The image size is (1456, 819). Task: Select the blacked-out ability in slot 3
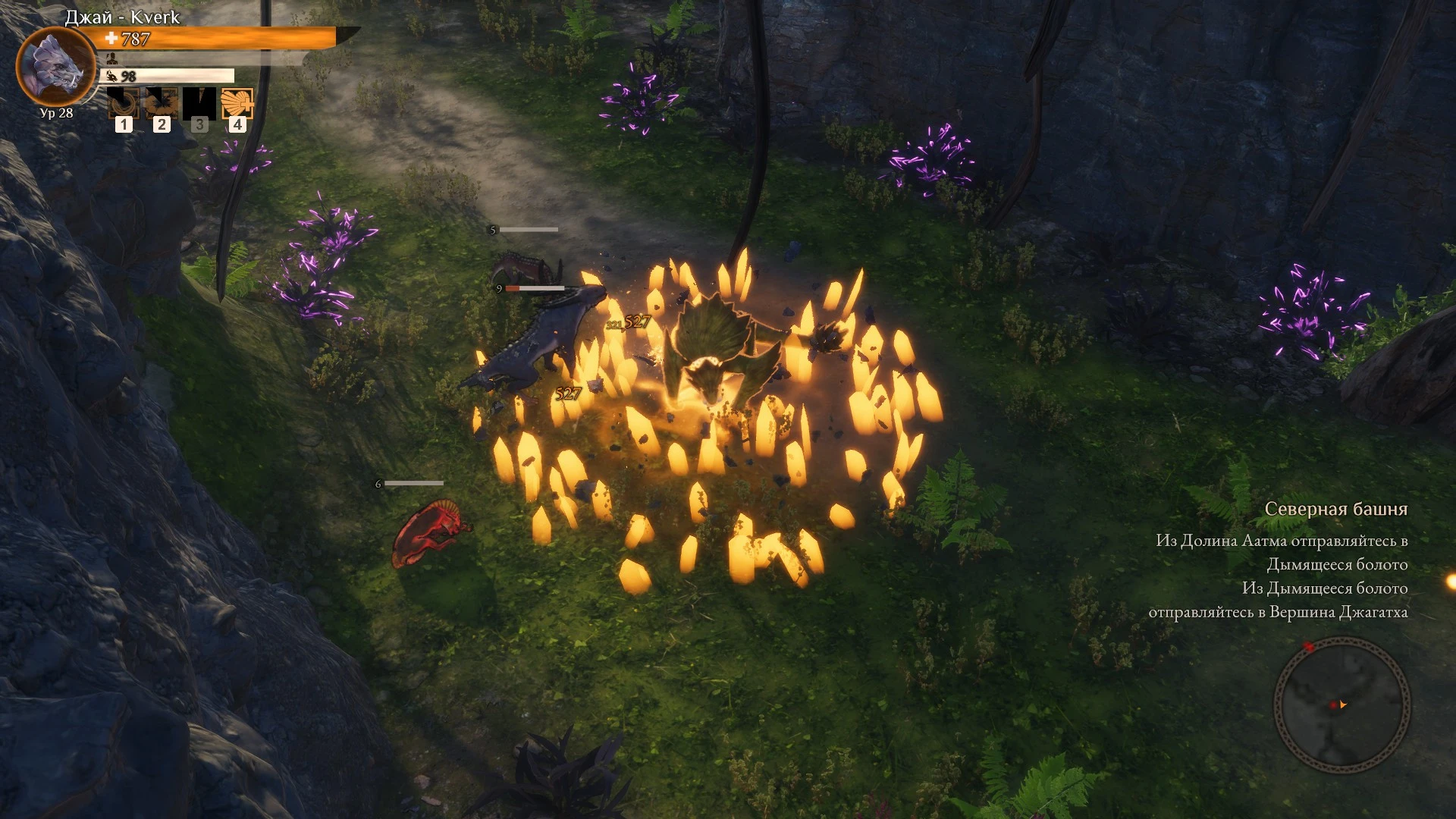(x=199, y=104)
